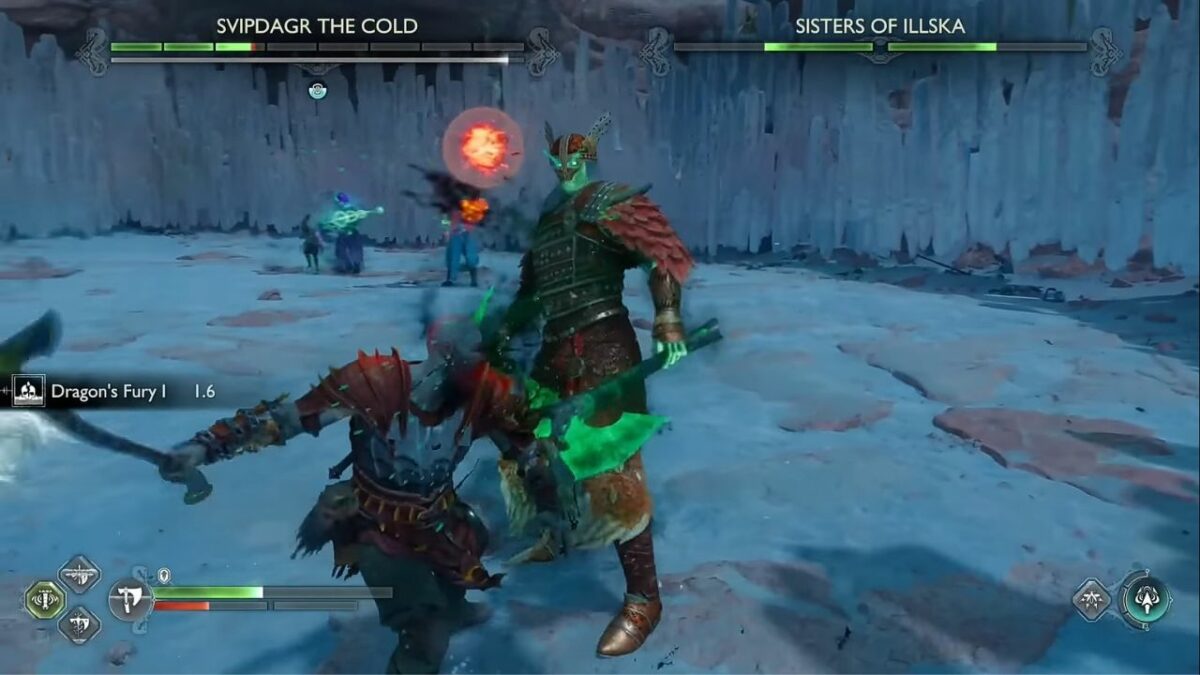Screen dimensions: 1200x675
Task: Click the Dragon's Fury I buff icon
Action: (27, 391)
